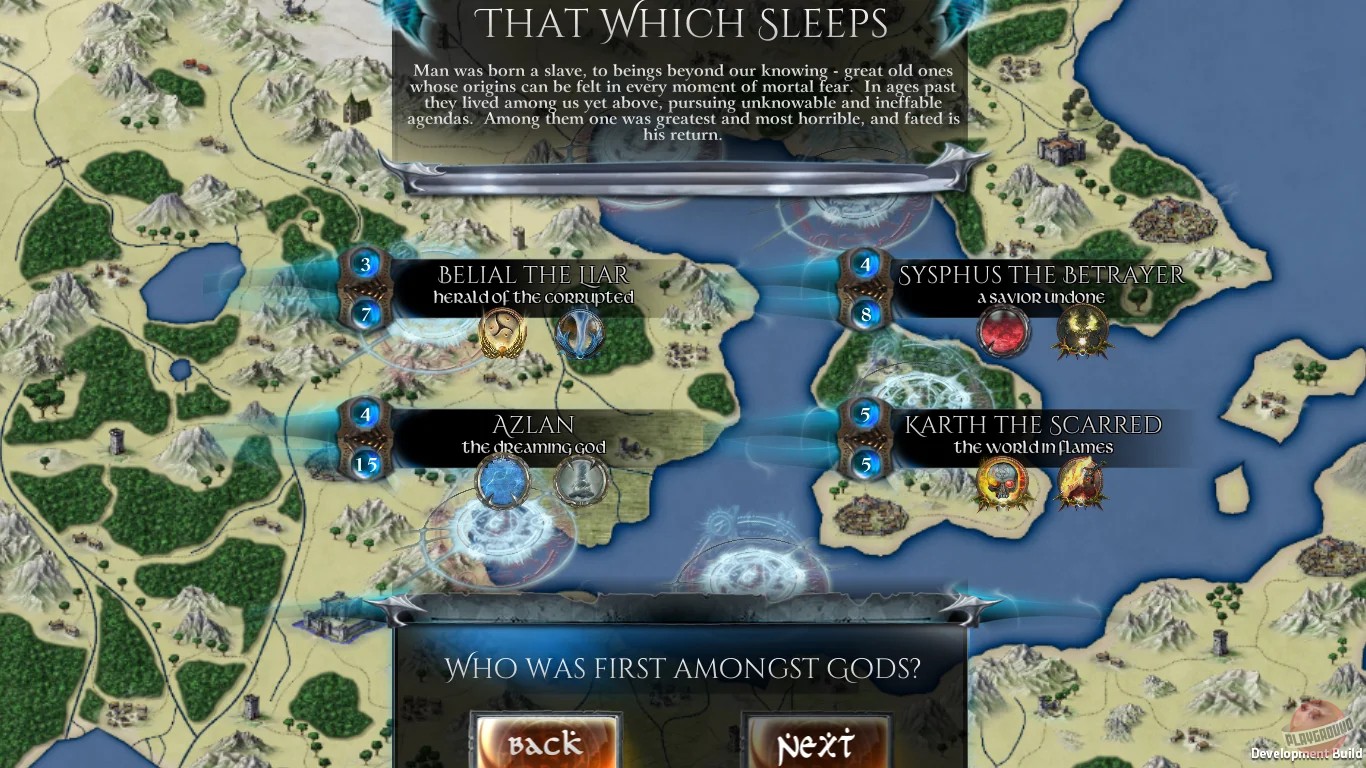Click Sysphus's red orb medallion
This screenshot has height=768, width=1366.
point(1003,330)
